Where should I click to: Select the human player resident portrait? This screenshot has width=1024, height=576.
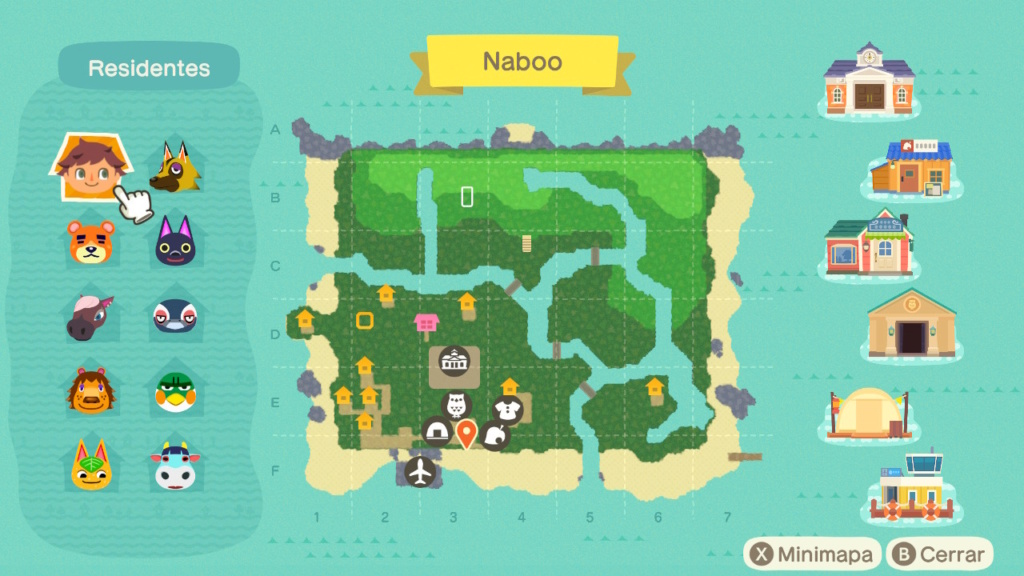(x=85, y=168)
